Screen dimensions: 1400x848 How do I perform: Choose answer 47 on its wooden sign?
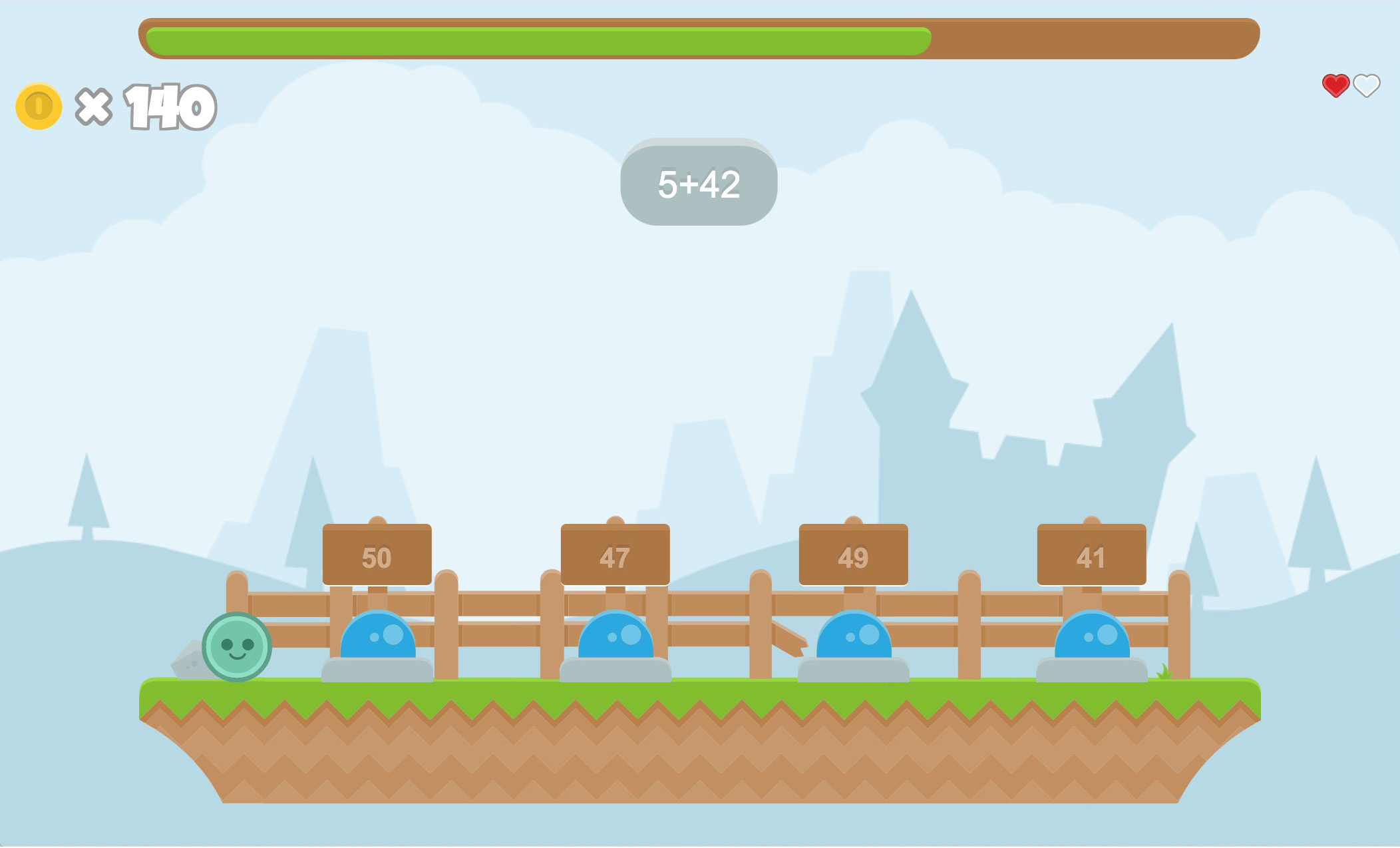[615, 556]
